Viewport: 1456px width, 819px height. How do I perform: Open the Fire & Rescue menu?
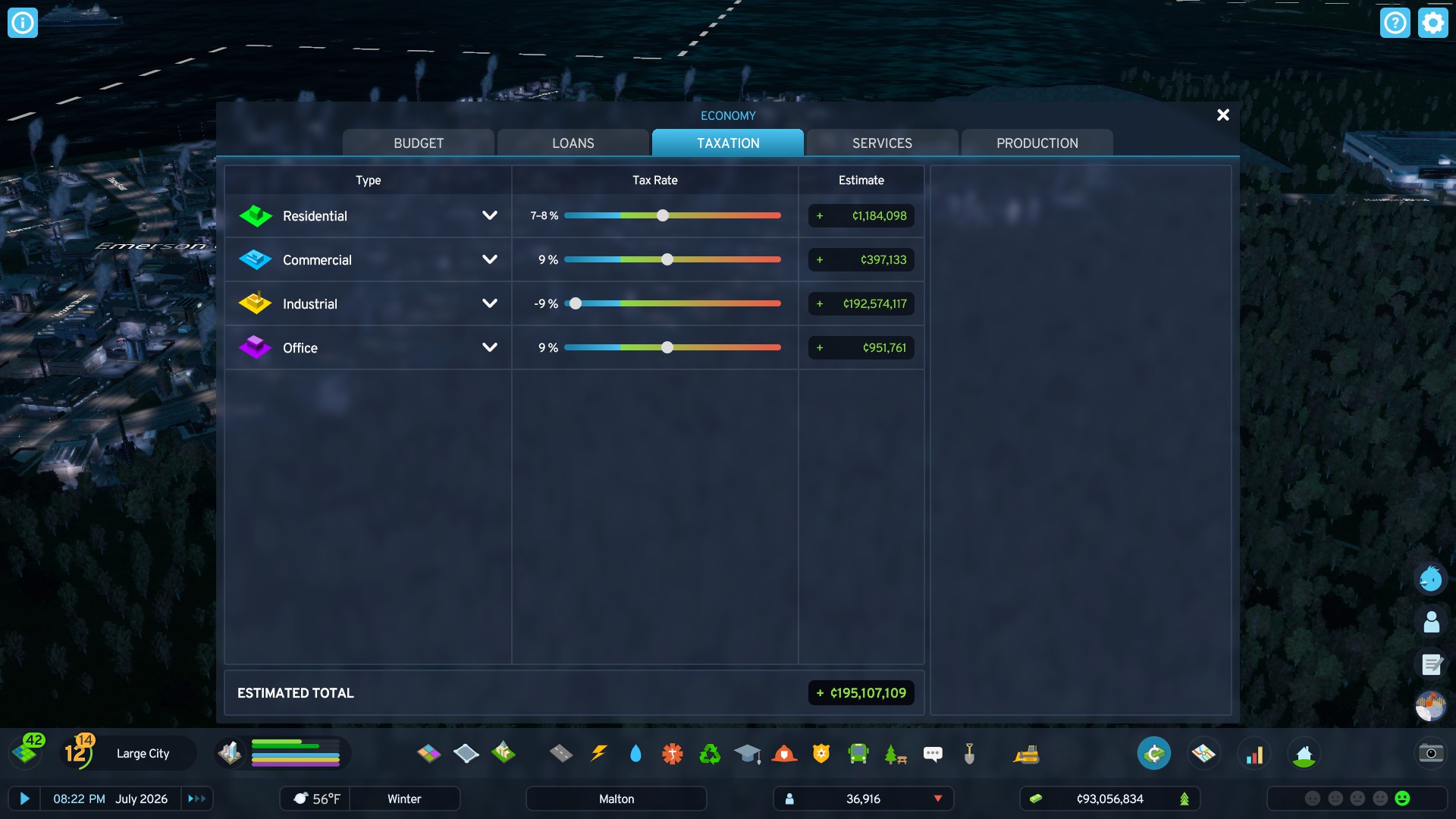pyautogui.click(x=784, y=753)
